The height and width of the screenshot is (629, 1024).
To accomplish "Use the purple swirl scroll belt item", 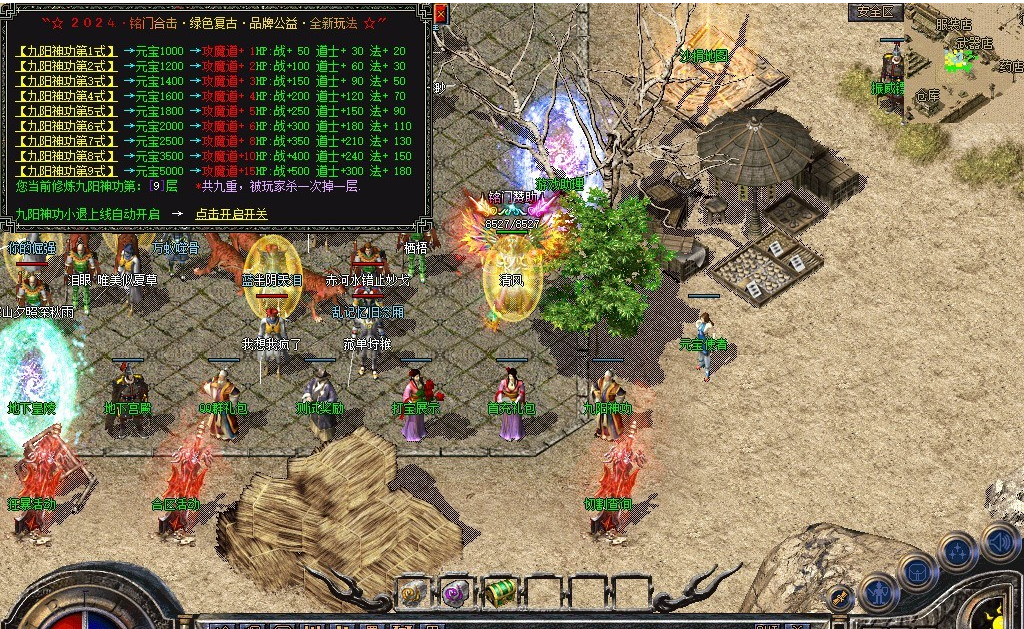I will [456, 593].
